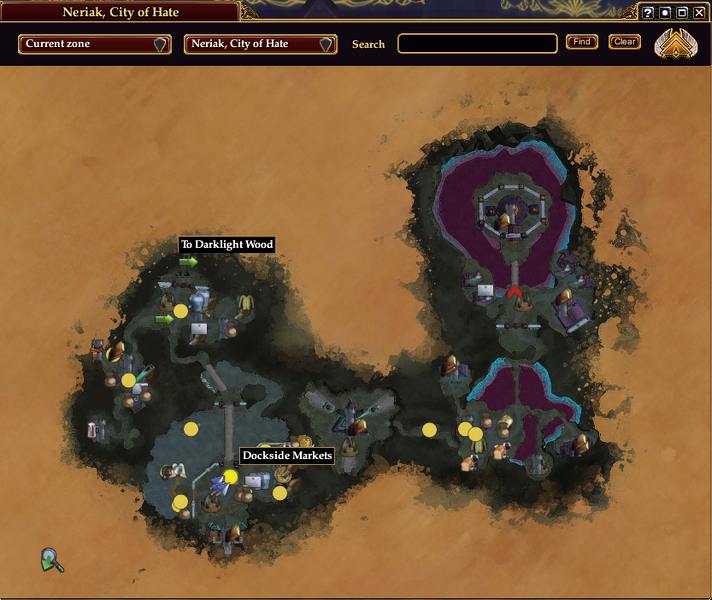Click the magnifying glass zoom icon

point(52,560)
